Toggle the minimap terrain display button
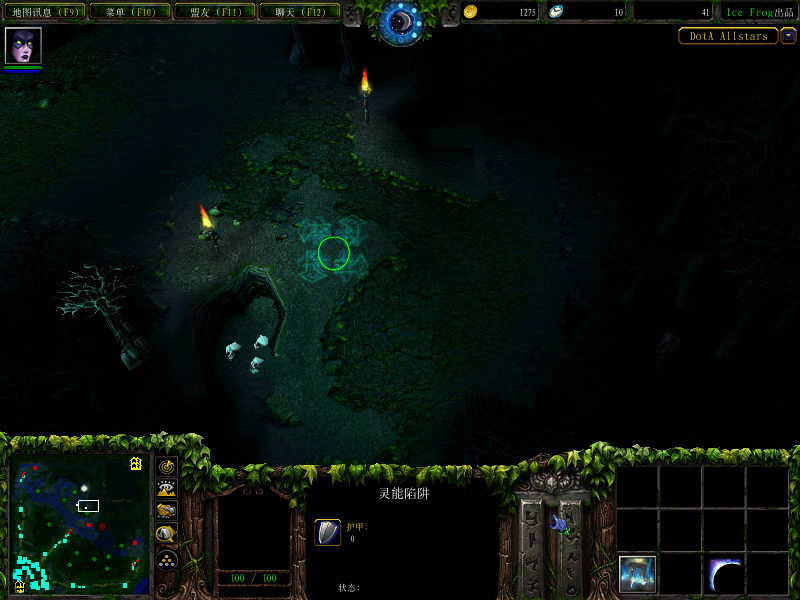800x600 pixels. (167, 489)
